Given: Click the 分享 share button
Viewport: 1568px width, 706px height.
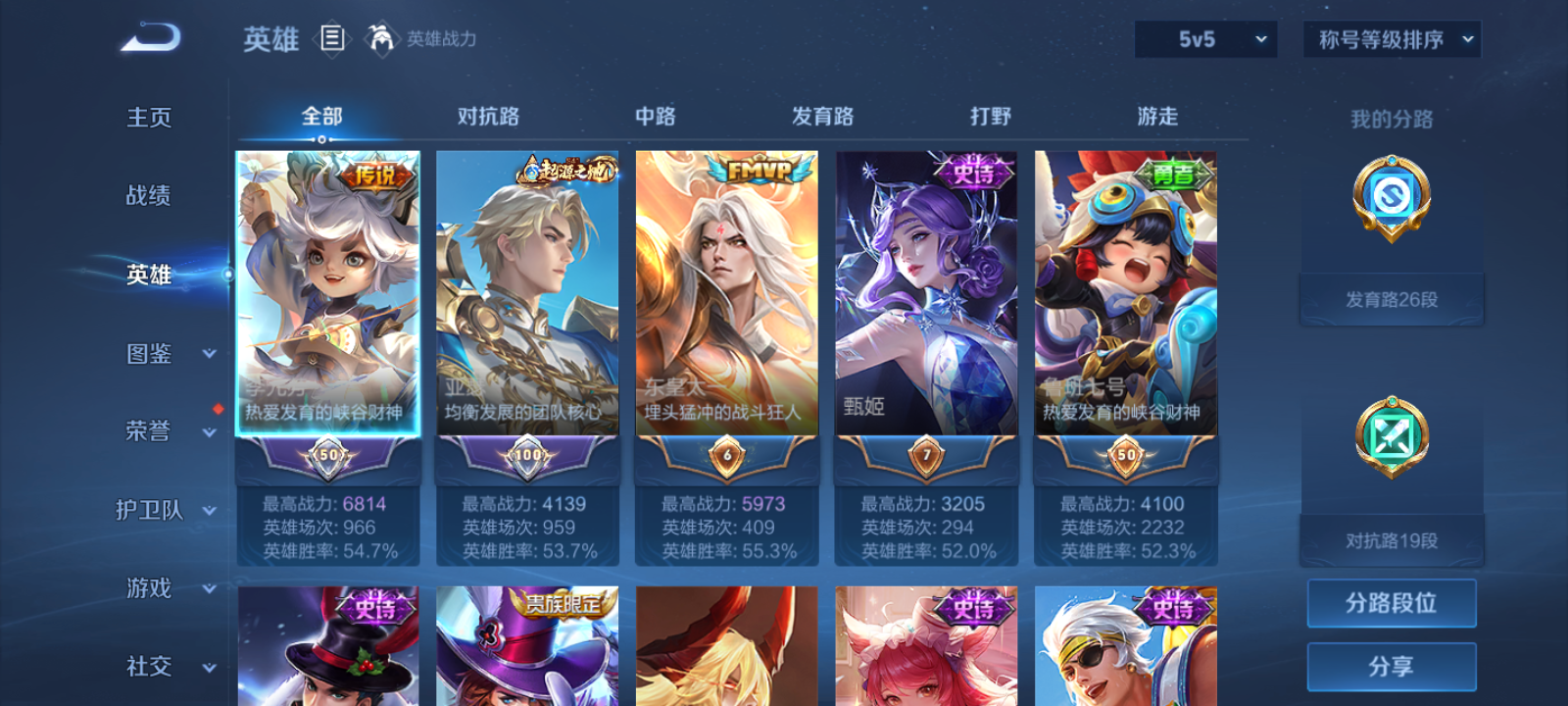Looking at the screenshot, I should [x=1393, y=664].
